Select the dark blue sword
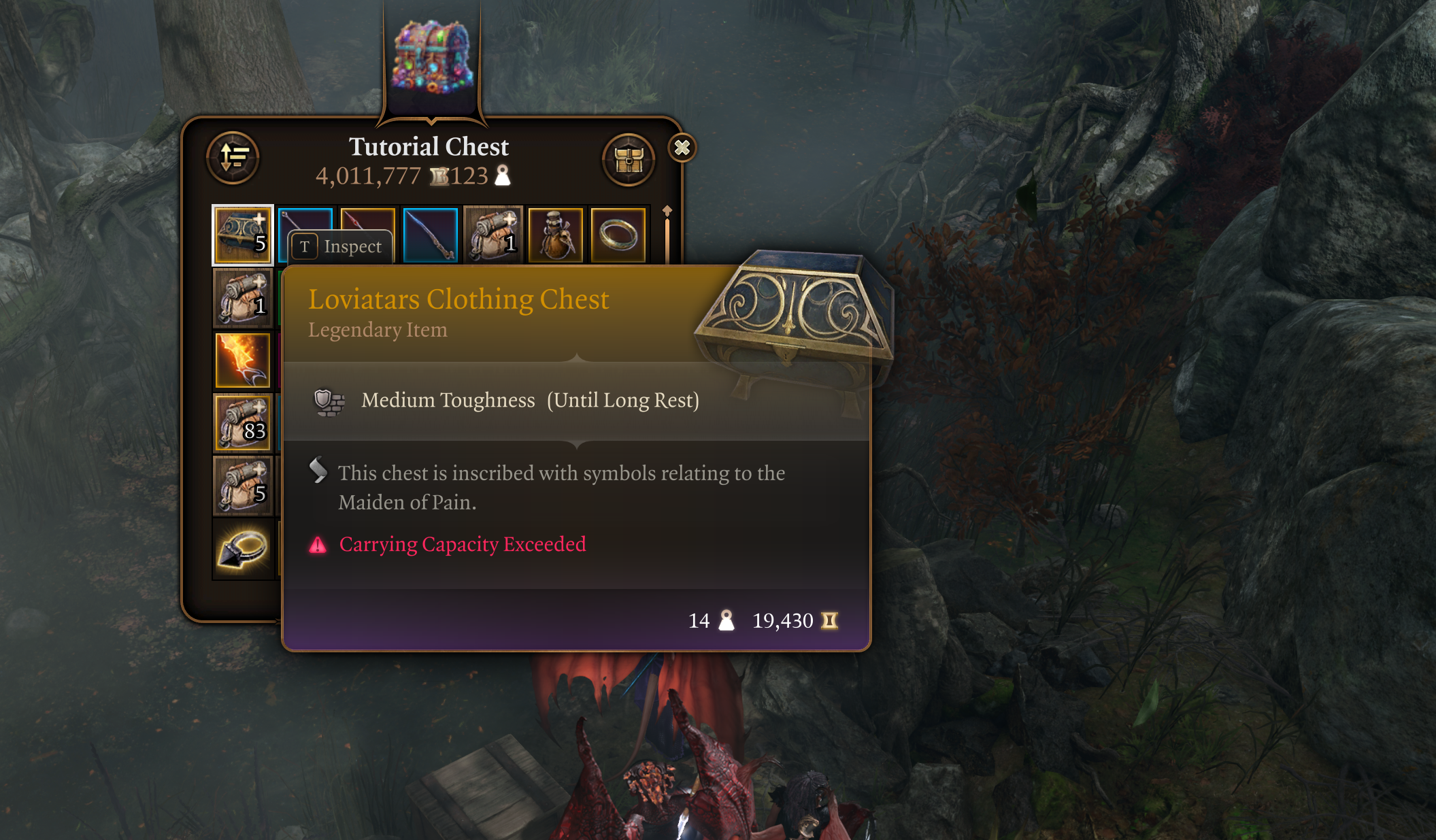Viewport: 1436px width, 840px height. 429,235
